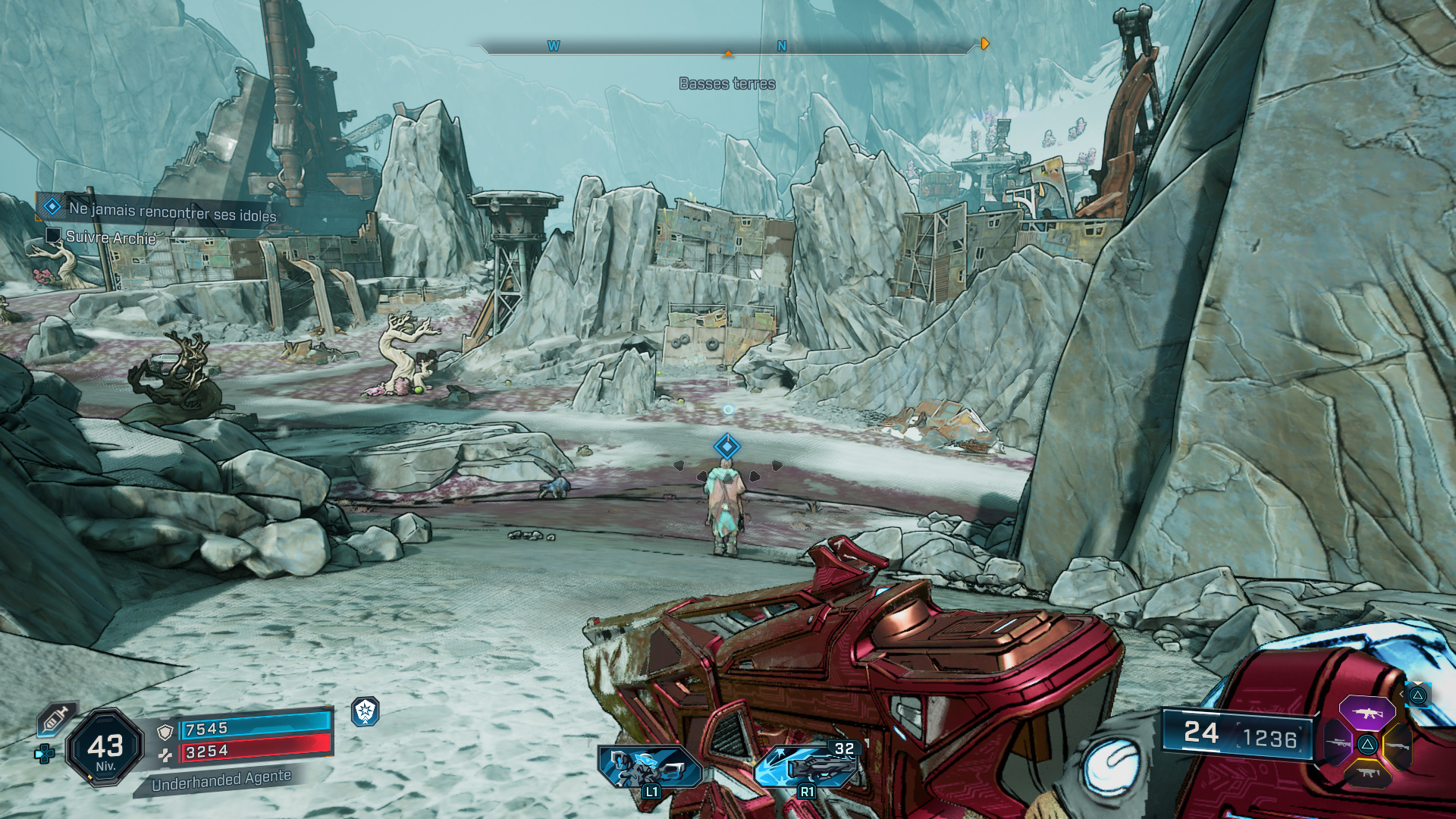The image size is (1456, 819).
Task: Select the purple assault rifle weapon slot
Action: [1367, 714]
